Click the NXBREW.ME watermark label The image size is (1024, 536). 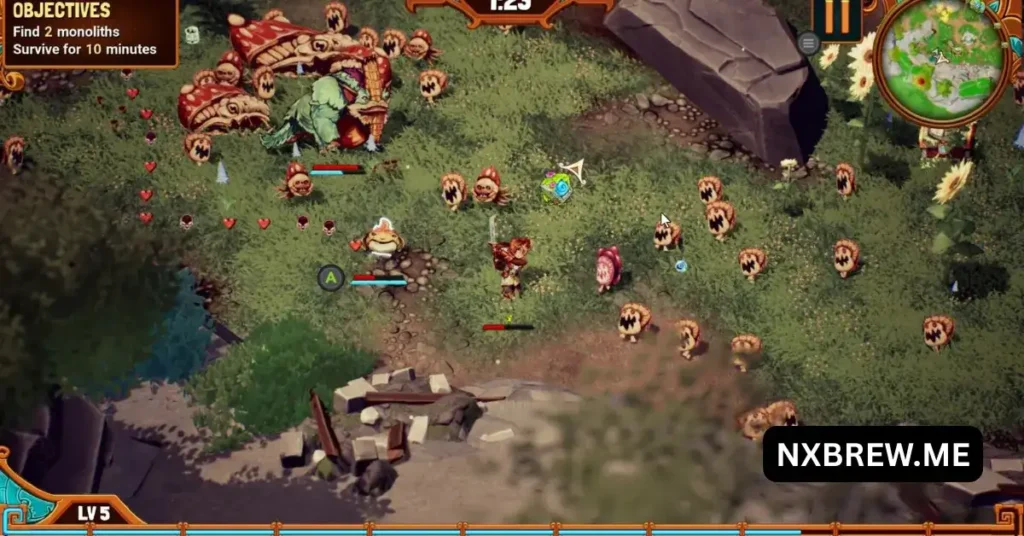click(x=872, y=455)
